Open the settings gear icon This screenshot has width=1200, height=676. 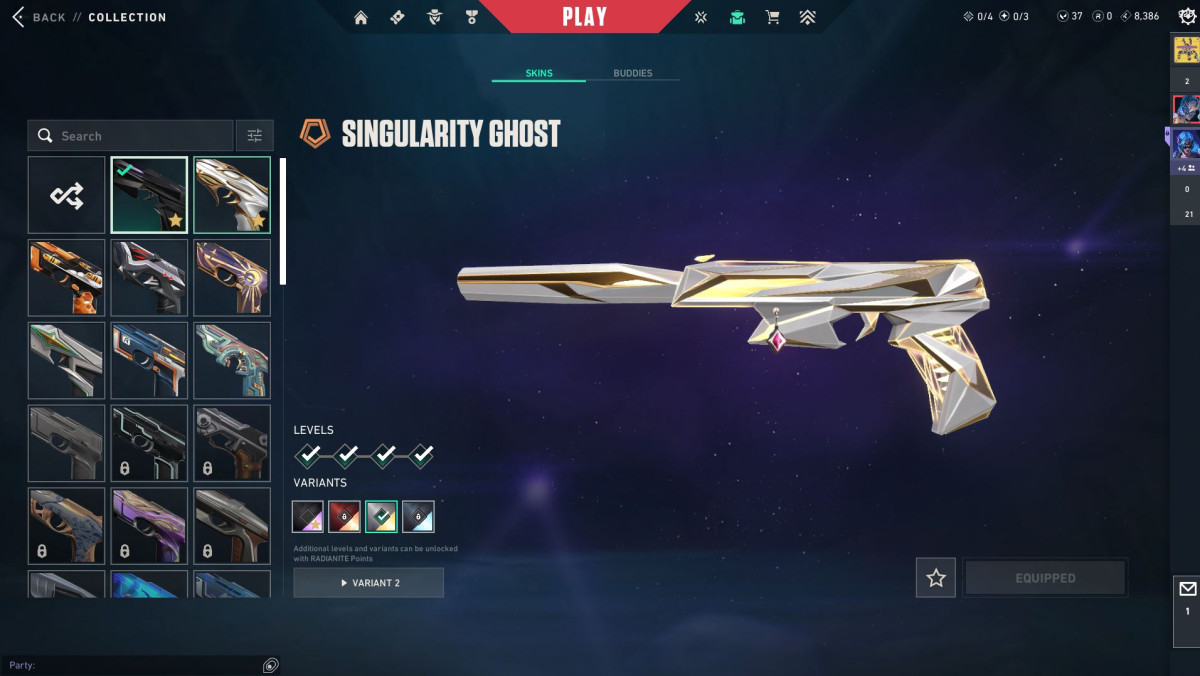[1185, 17]
